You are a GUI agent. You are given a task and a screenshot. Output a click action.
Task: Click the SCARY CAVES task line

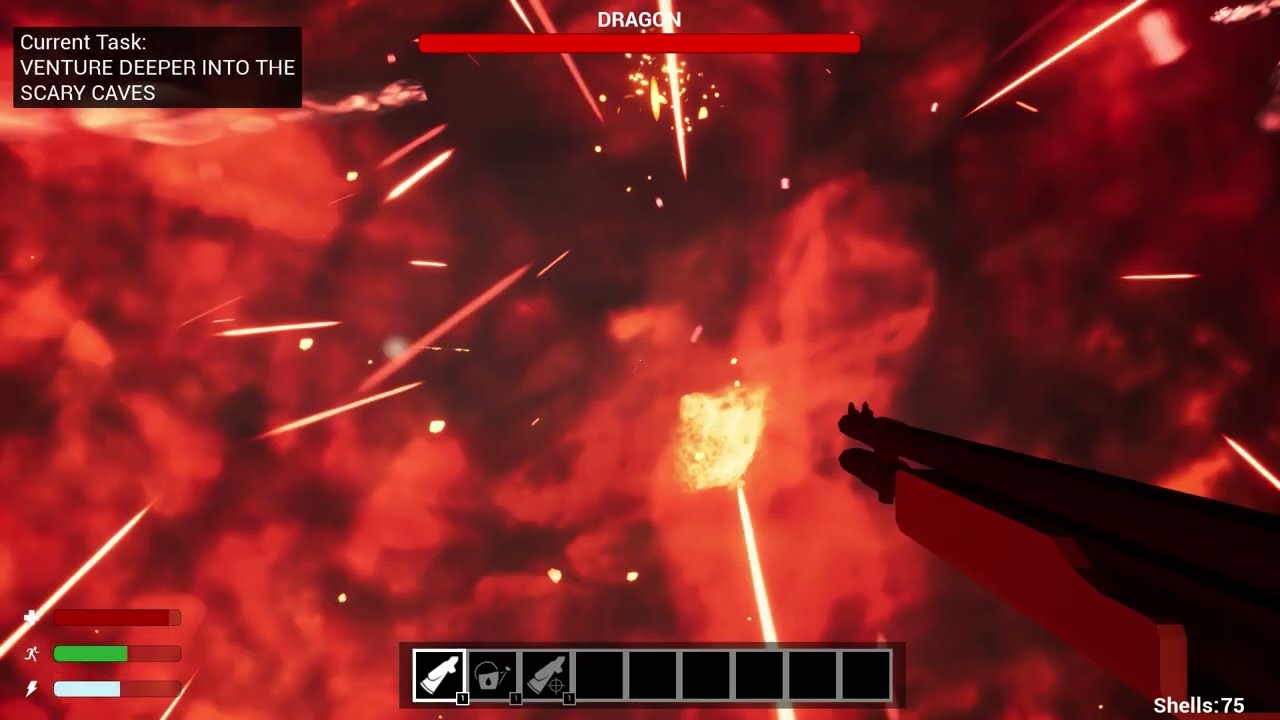pos(89,92)
